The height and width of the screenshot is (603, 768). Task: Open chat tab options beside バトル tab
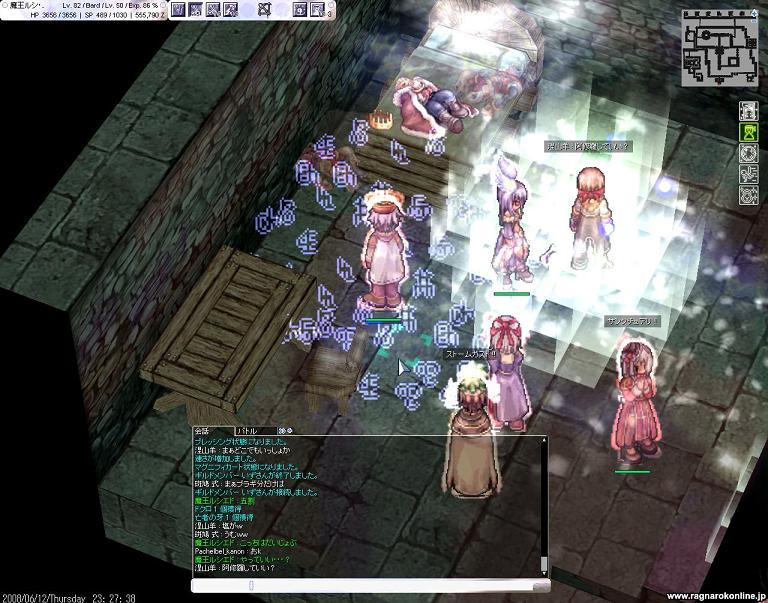click(284, 430)
